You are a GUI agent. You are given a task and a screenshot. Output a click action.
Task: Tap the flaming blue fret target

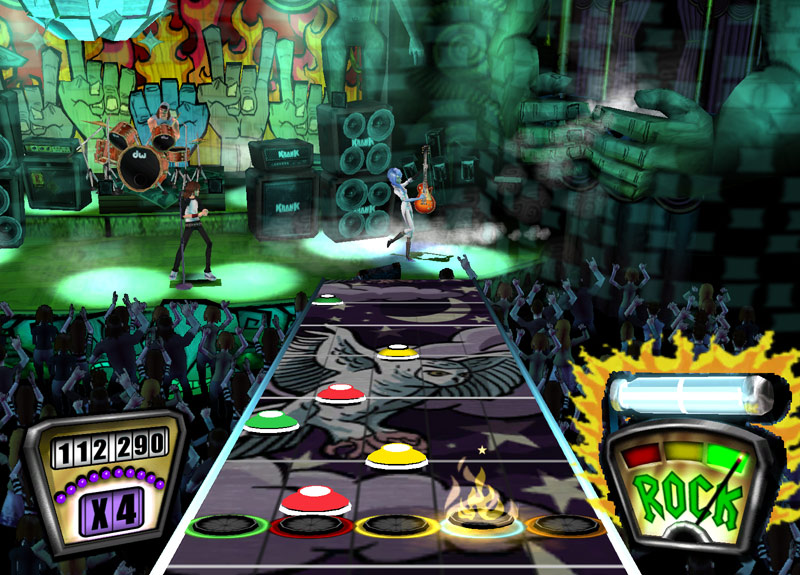(x=484, y=521)
